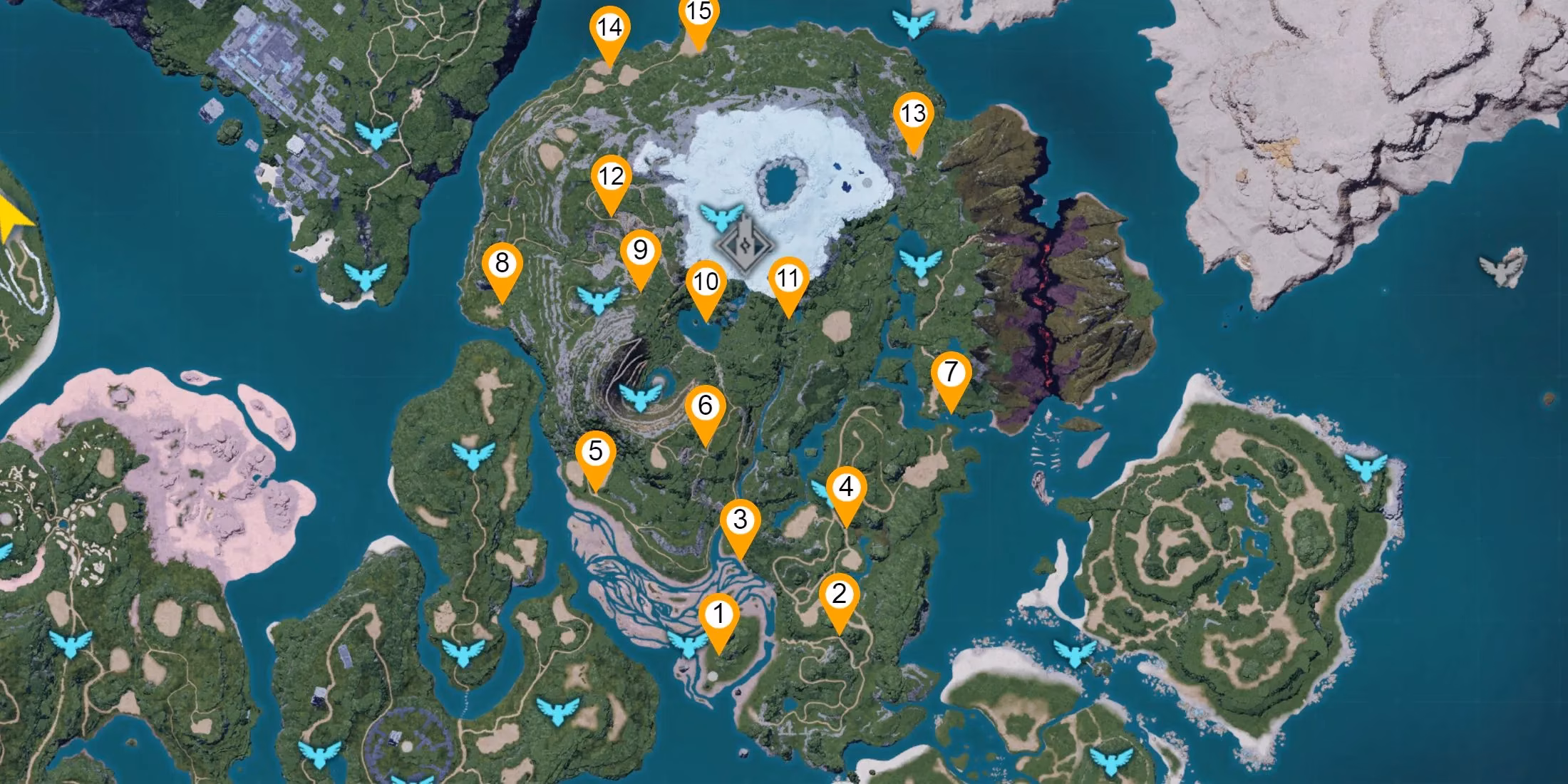The width and height of the screenshot is (1568, 784).
Task: Click map marker number 1
Action: (718, 615)
